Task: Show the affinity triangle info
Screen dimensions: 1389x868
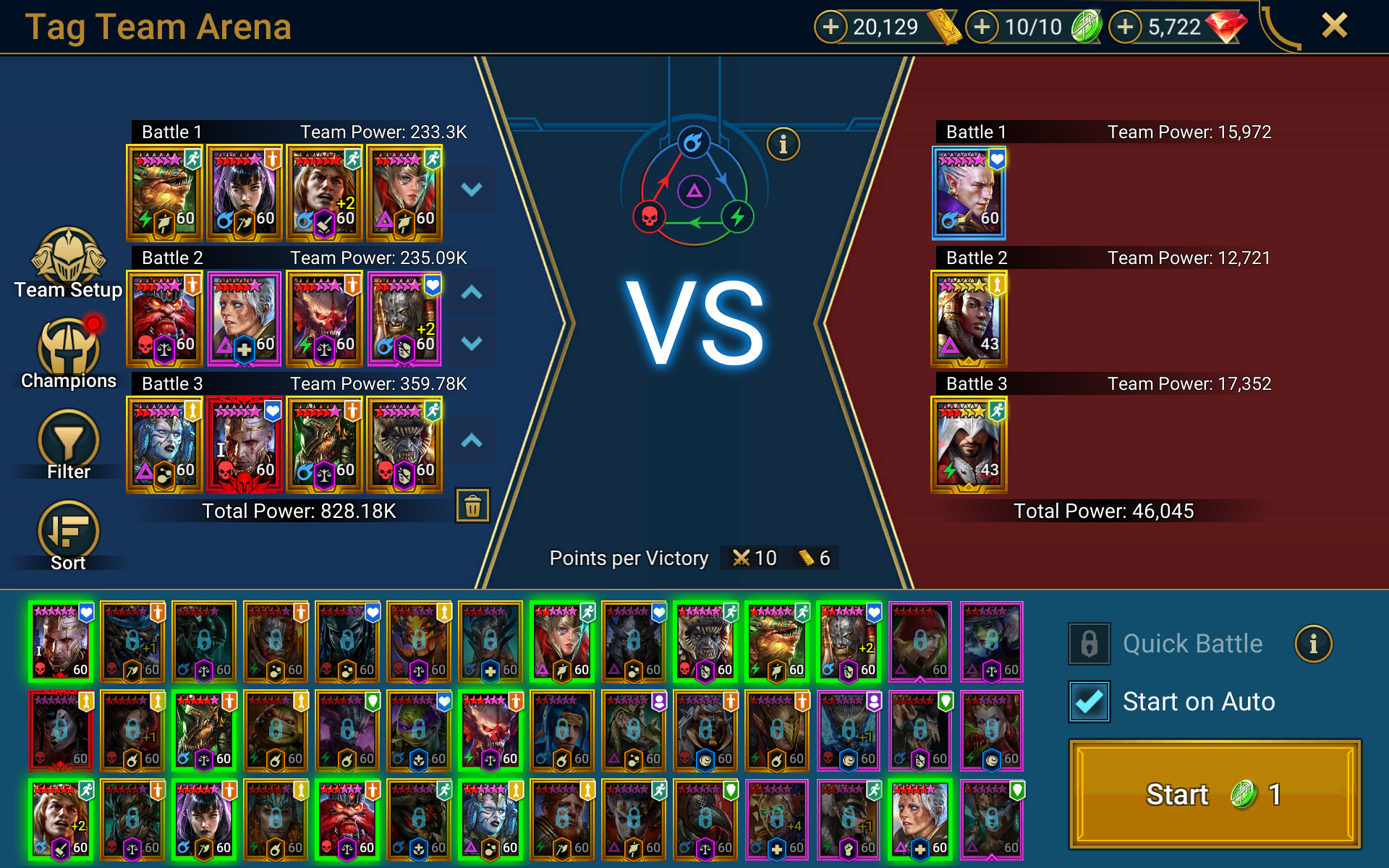Action: [x=783, y=144]
